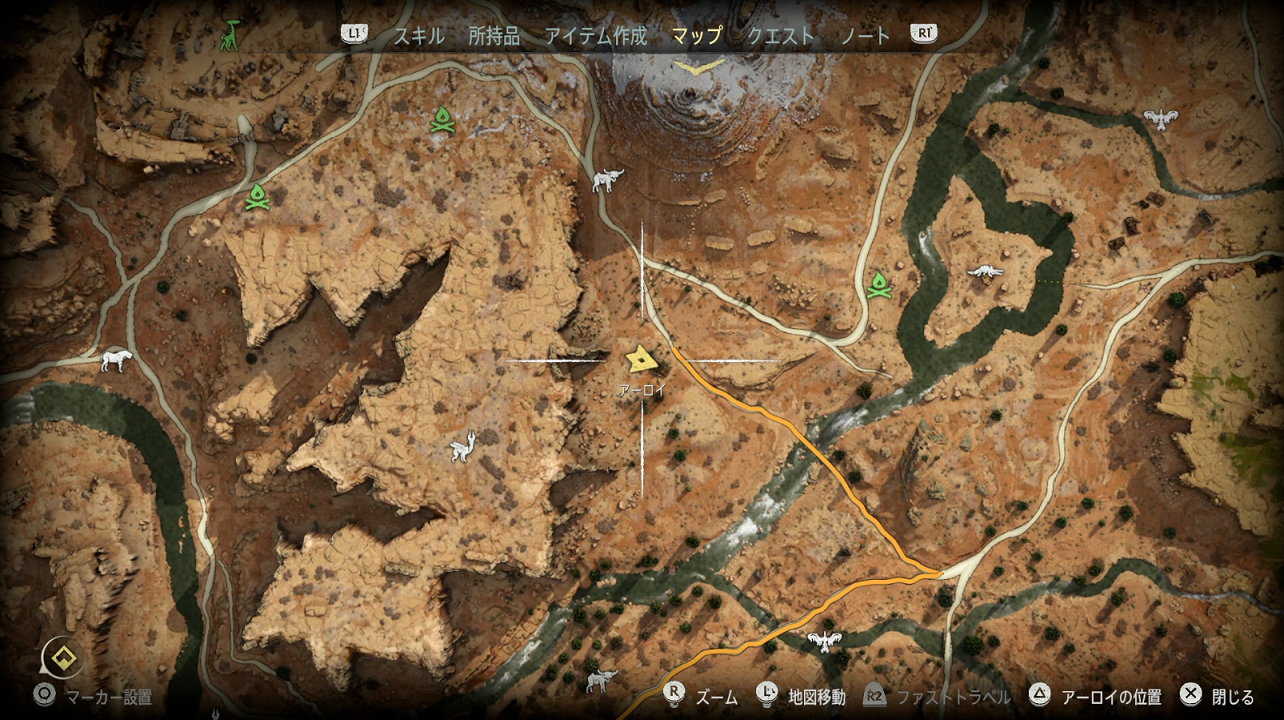Viewport: 1284px width, 720px height.
Task: Click Aloy's yellow player marker
Action: pos(640,359)
